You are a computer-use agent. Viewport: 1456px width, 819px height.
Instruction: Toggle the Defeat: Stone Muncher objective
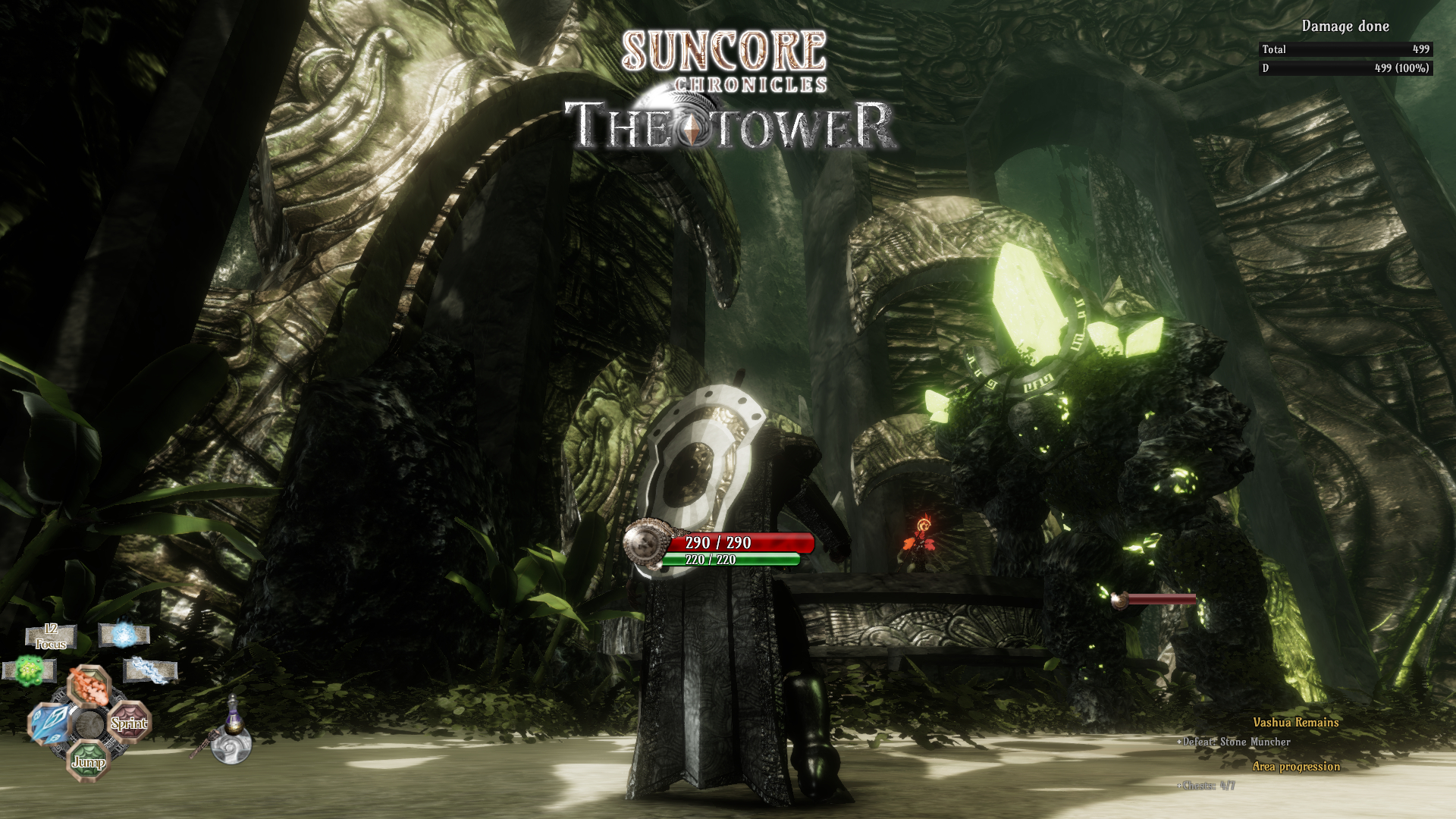tap(1232, 743)
